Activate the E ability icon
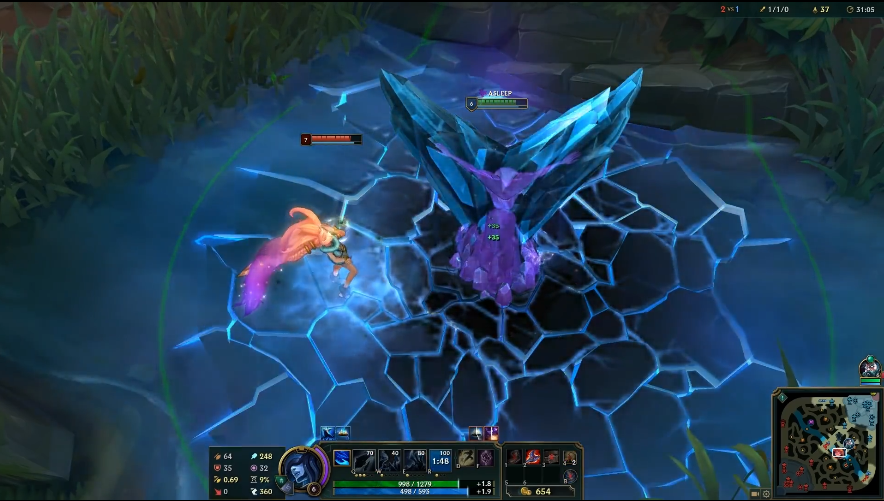Viewport: 884px width, 501px height. pyautogui.click(x=415, y=460)
